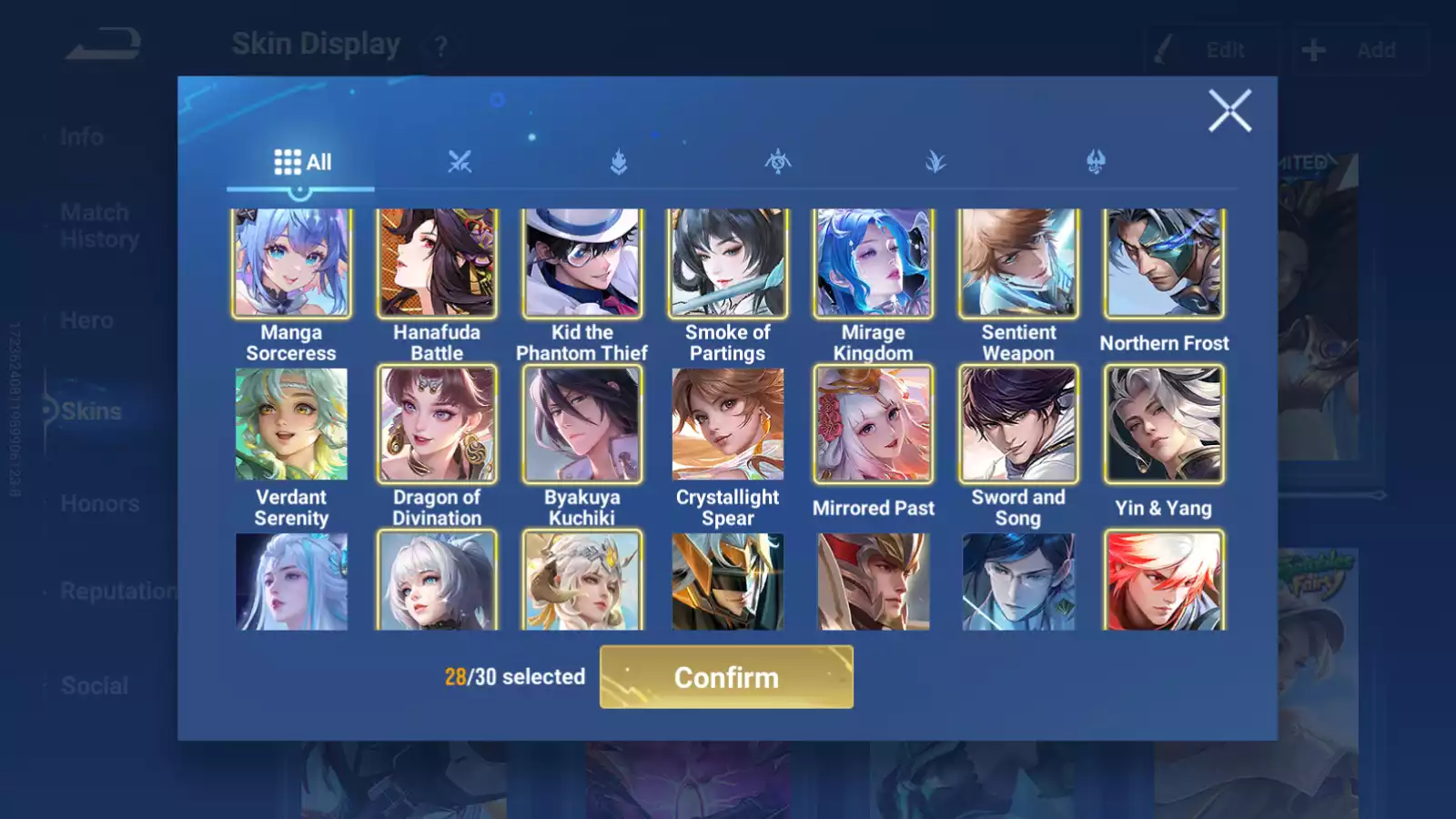Add the Verdant Serenity skin

coord(291,424)
